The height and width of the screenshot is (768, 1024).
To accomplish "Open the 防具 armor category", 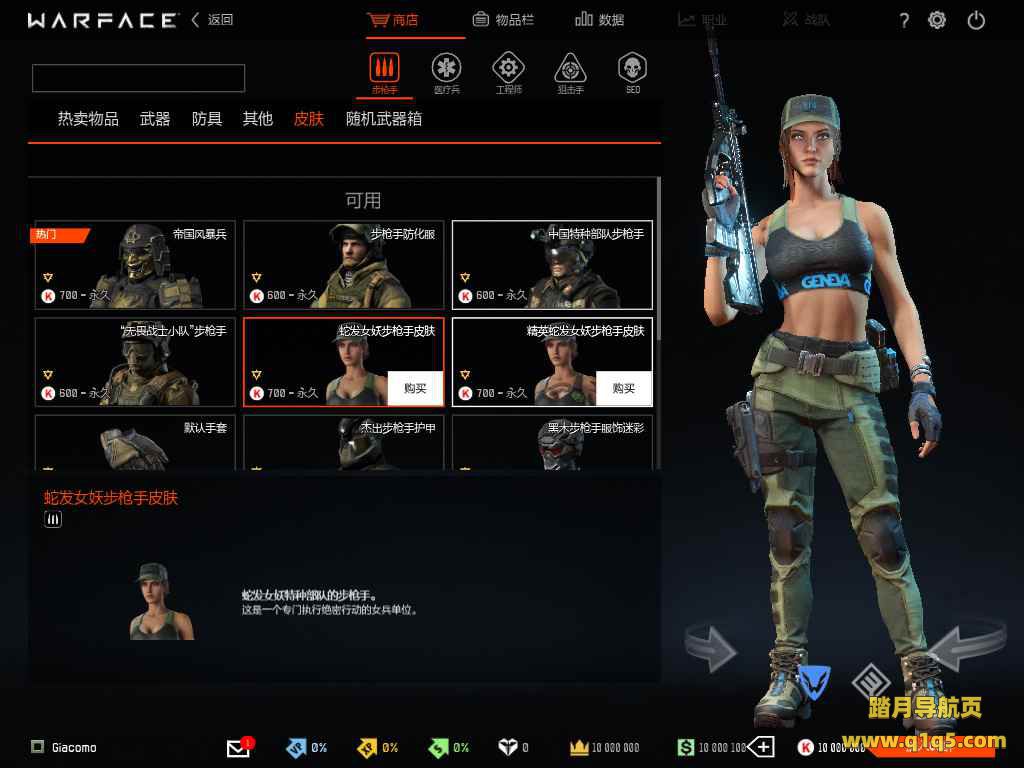I will [207, 119].
